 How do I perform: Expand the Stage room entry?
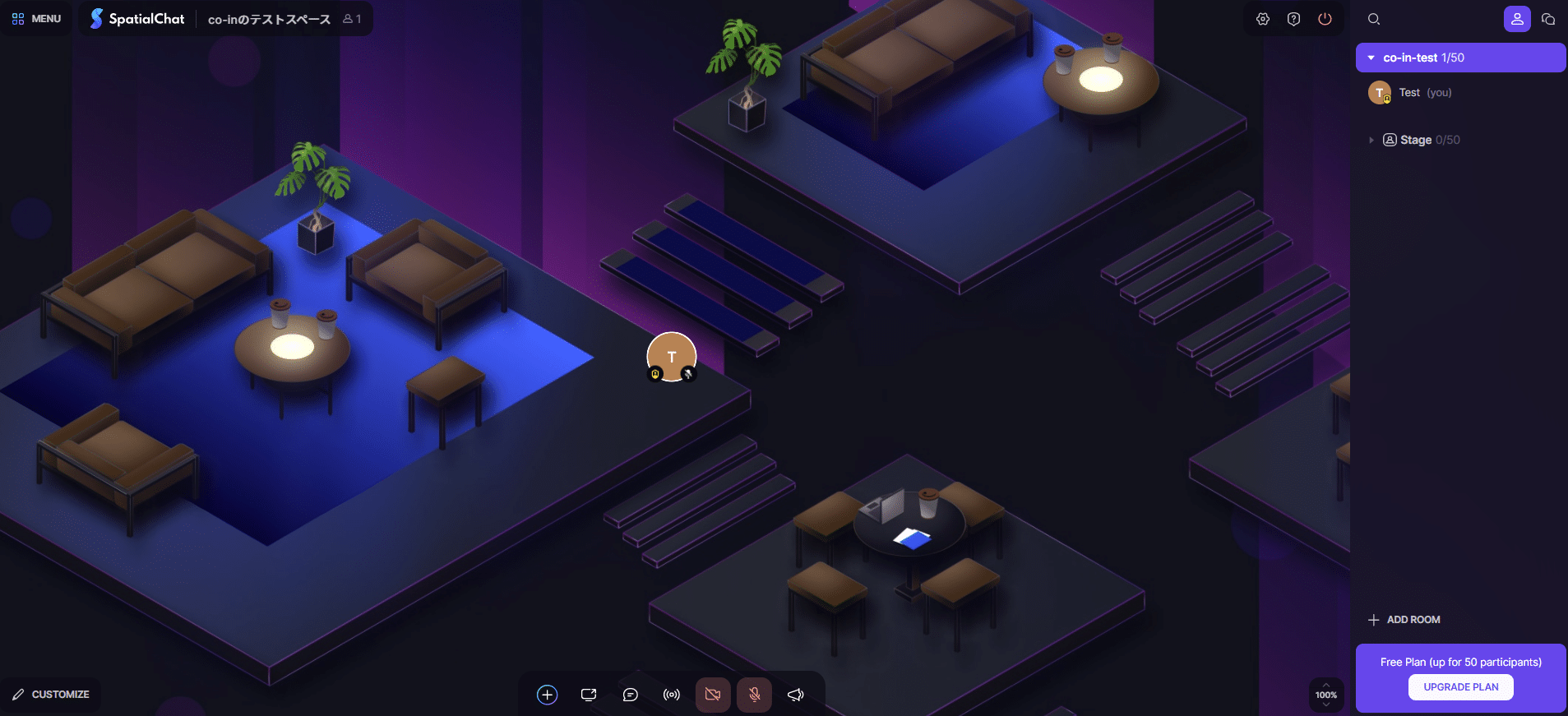point(1371,140)
